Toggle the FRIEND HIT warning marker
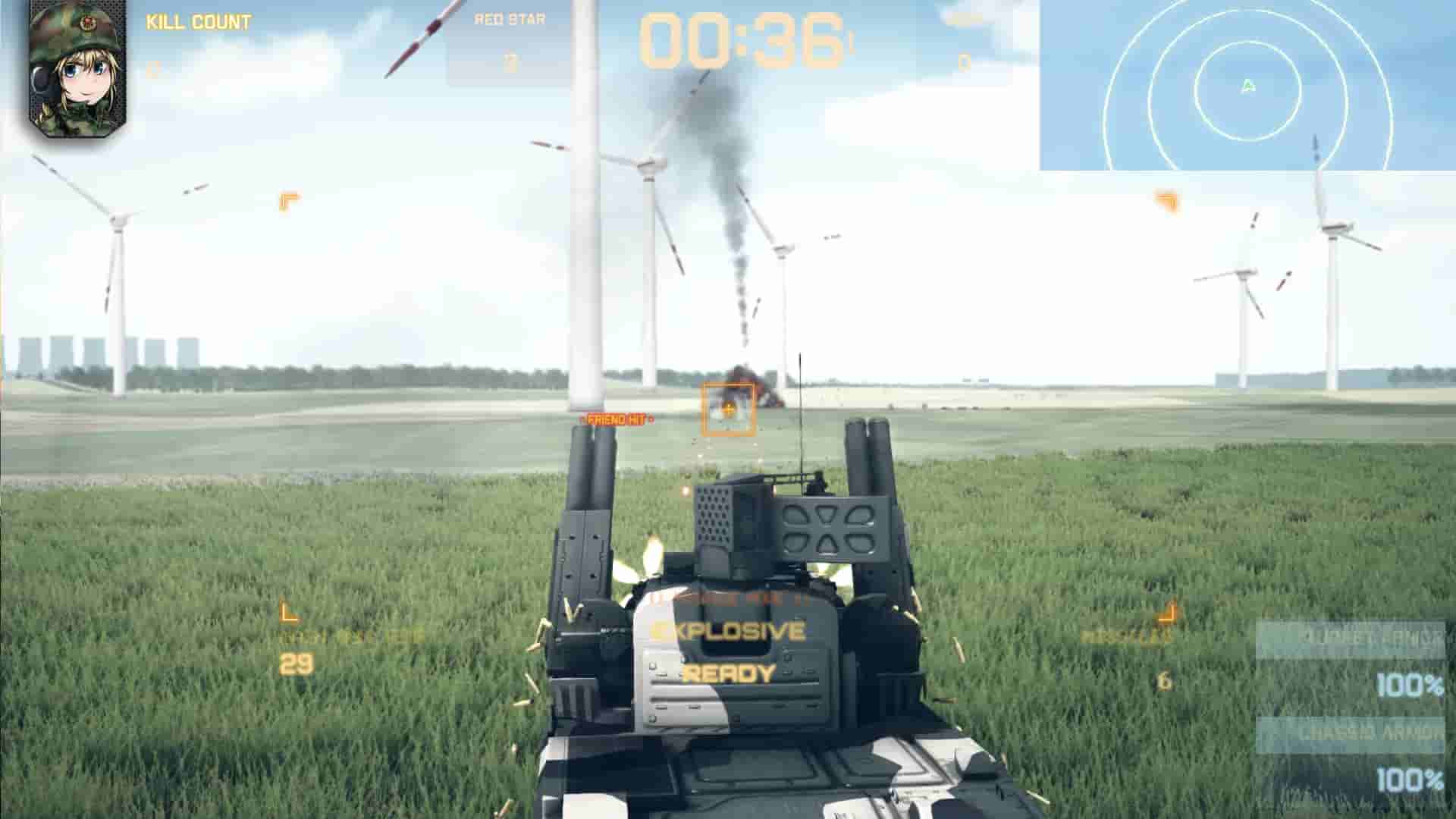Viewport: 1456px width, 819px height. pyautogui.click(x=617, y=418)
